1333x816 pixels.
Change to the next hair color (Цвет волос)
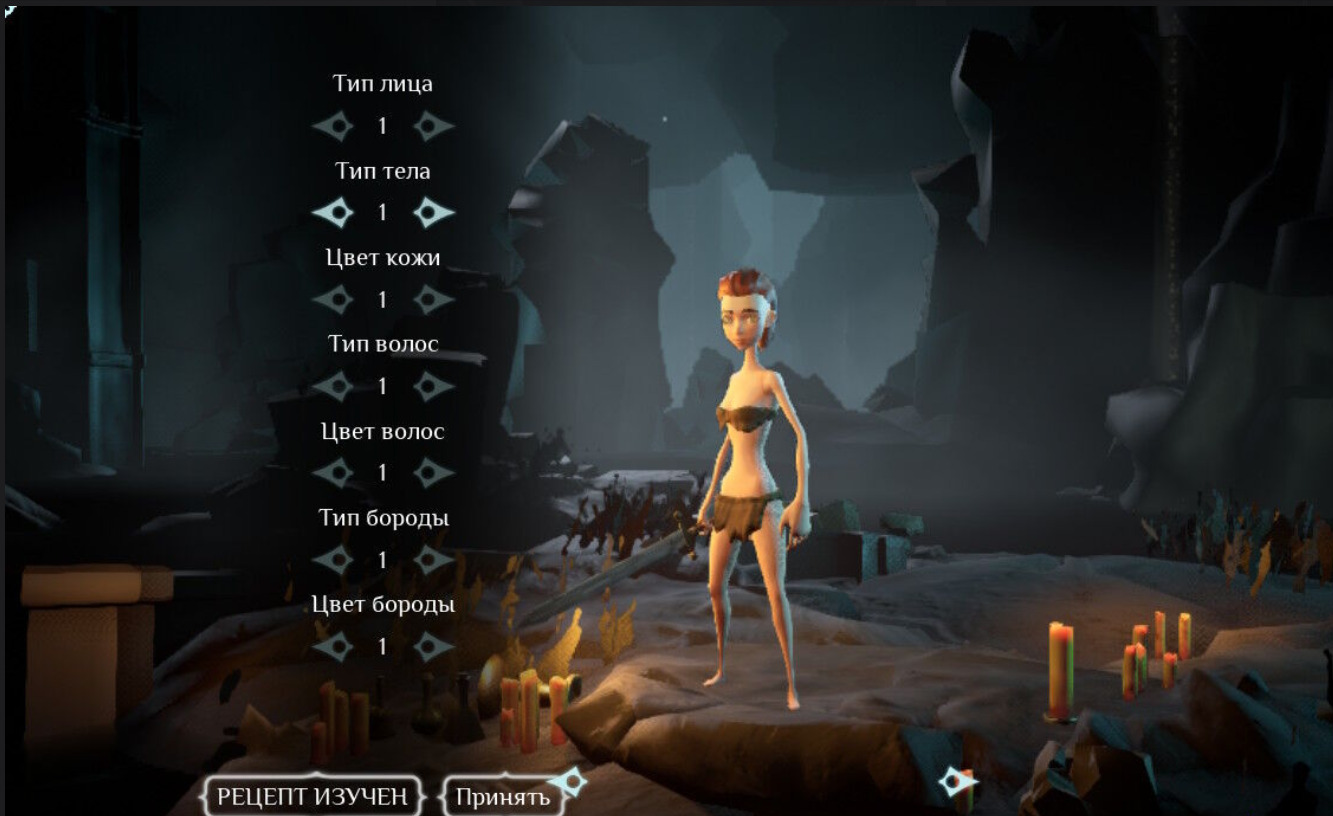click(x=433, y=473)
